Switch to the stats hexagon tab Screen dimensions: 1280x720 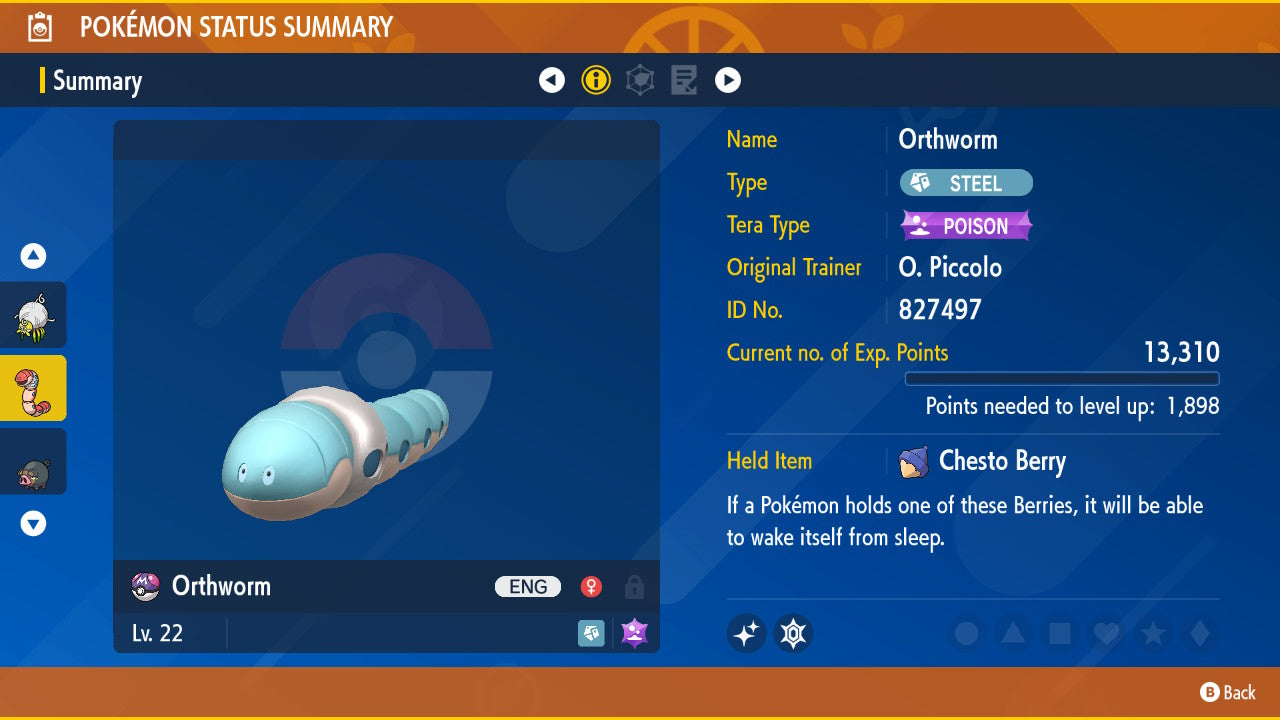pyautogui.click(x=640, y=80)
